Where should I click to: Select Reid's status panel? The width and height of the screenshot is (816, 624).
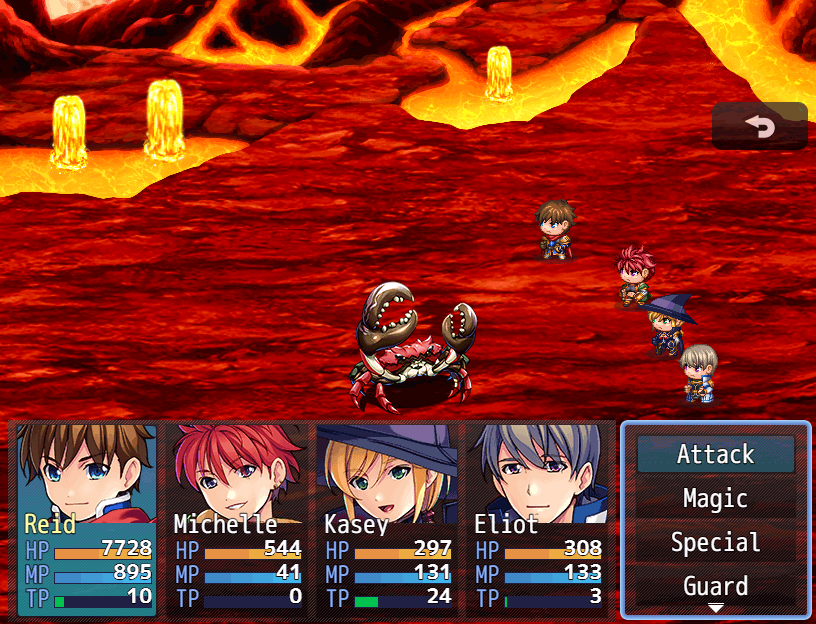tap(88, 519)
